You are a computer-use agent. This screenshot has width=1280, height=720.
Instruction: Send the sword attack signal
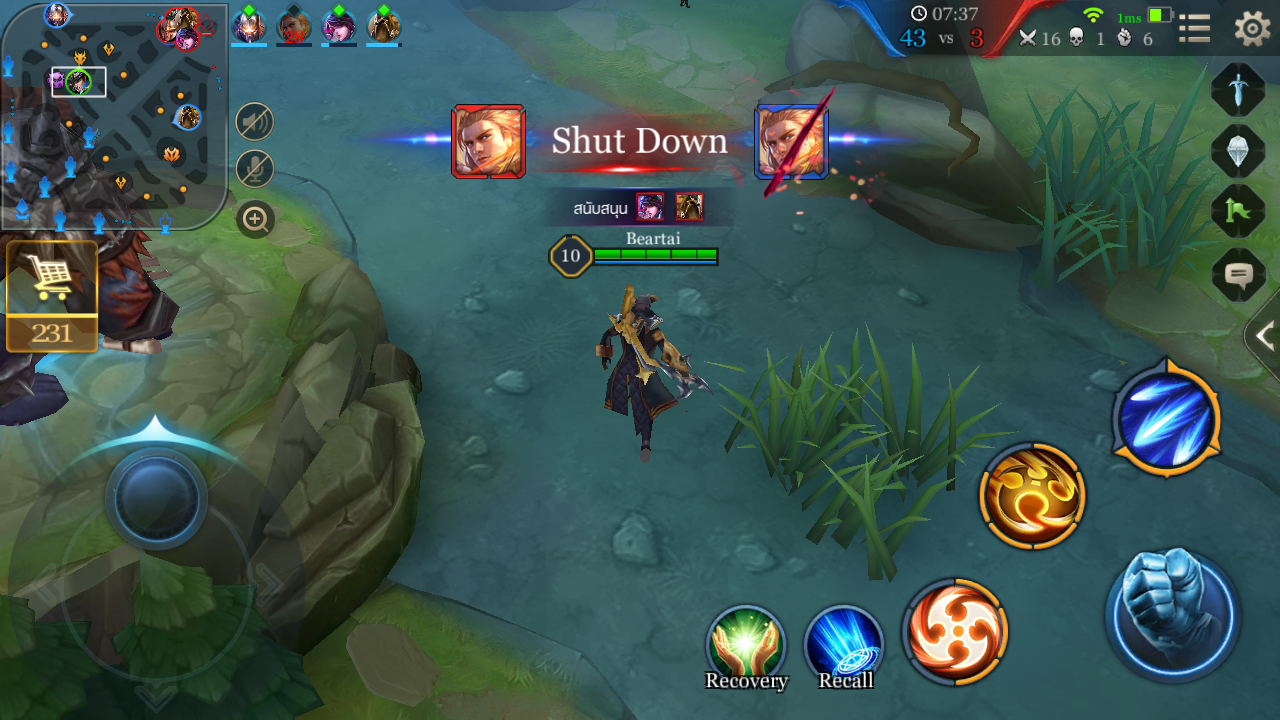1238,90
